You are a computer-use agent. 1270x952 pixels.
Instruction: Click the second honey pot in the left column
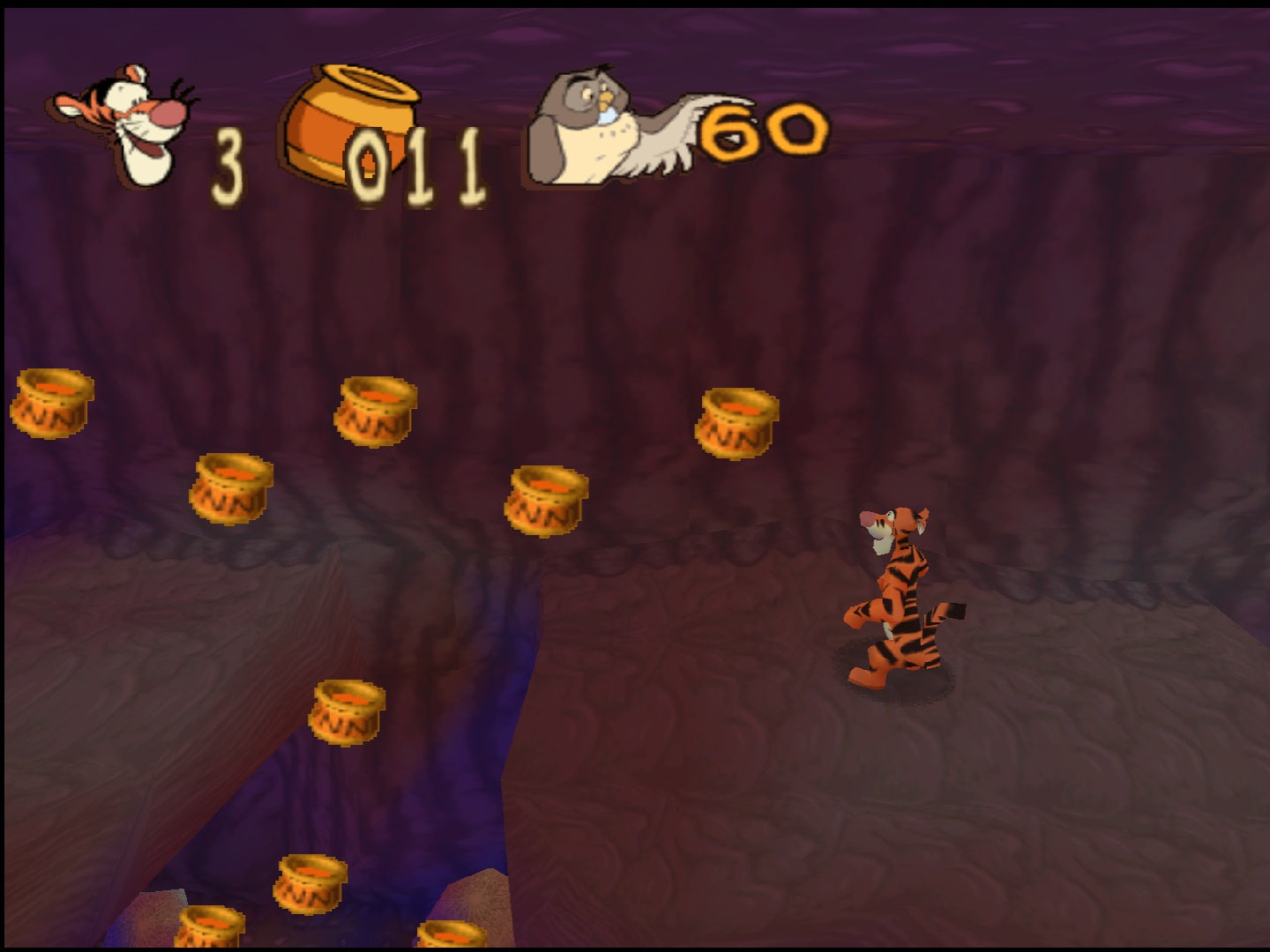(229, 489)
